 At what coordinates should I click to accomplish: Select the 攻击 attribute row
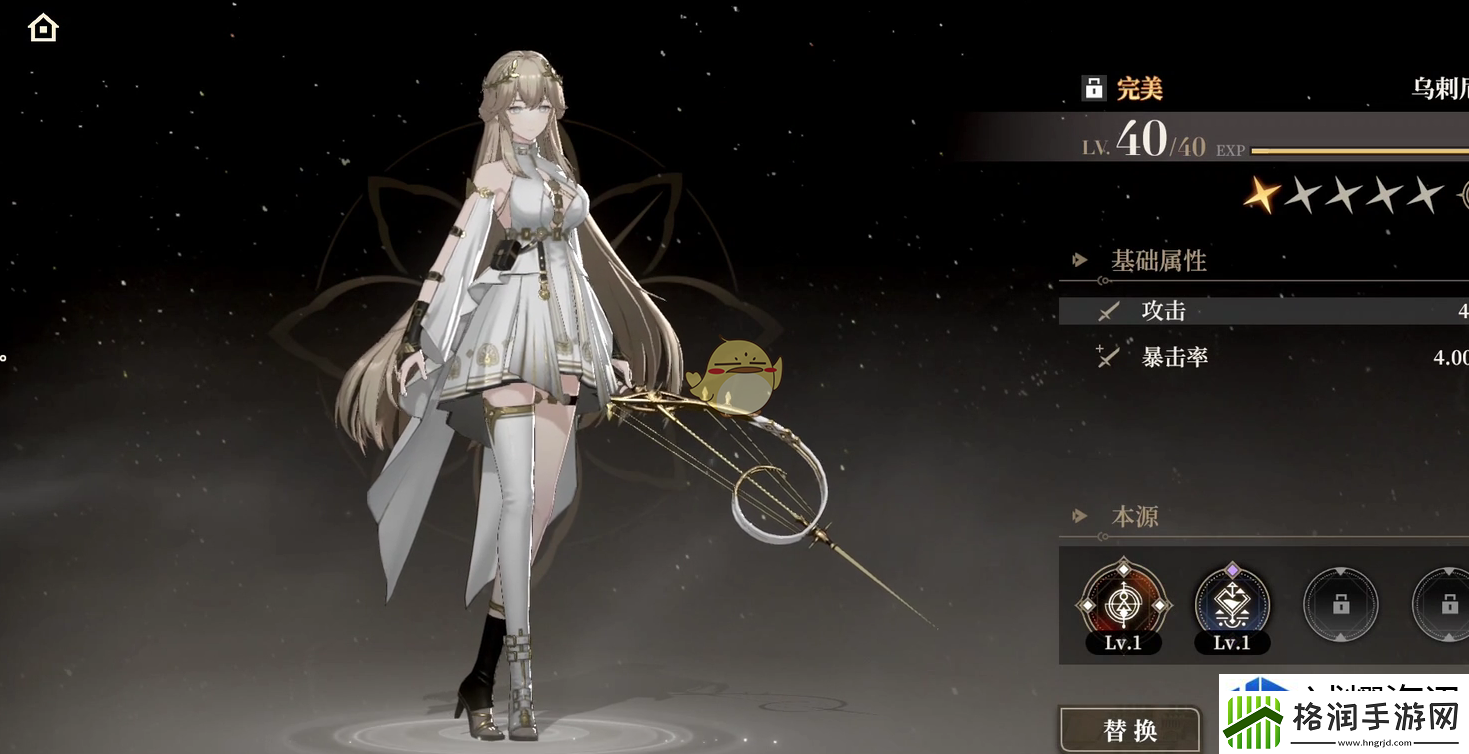coord(1262,311)
